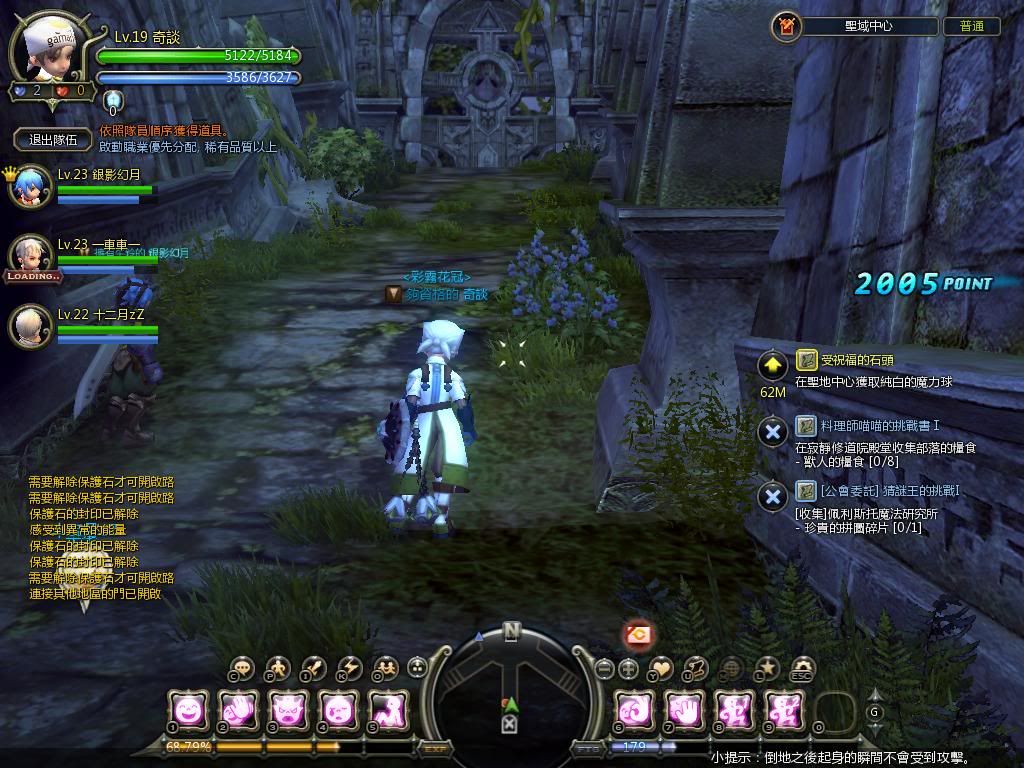Viewport: 1024px width, 768px height.
Task: Activate the kicking figure skill in slot 5
Action: (x=388, y=710)
